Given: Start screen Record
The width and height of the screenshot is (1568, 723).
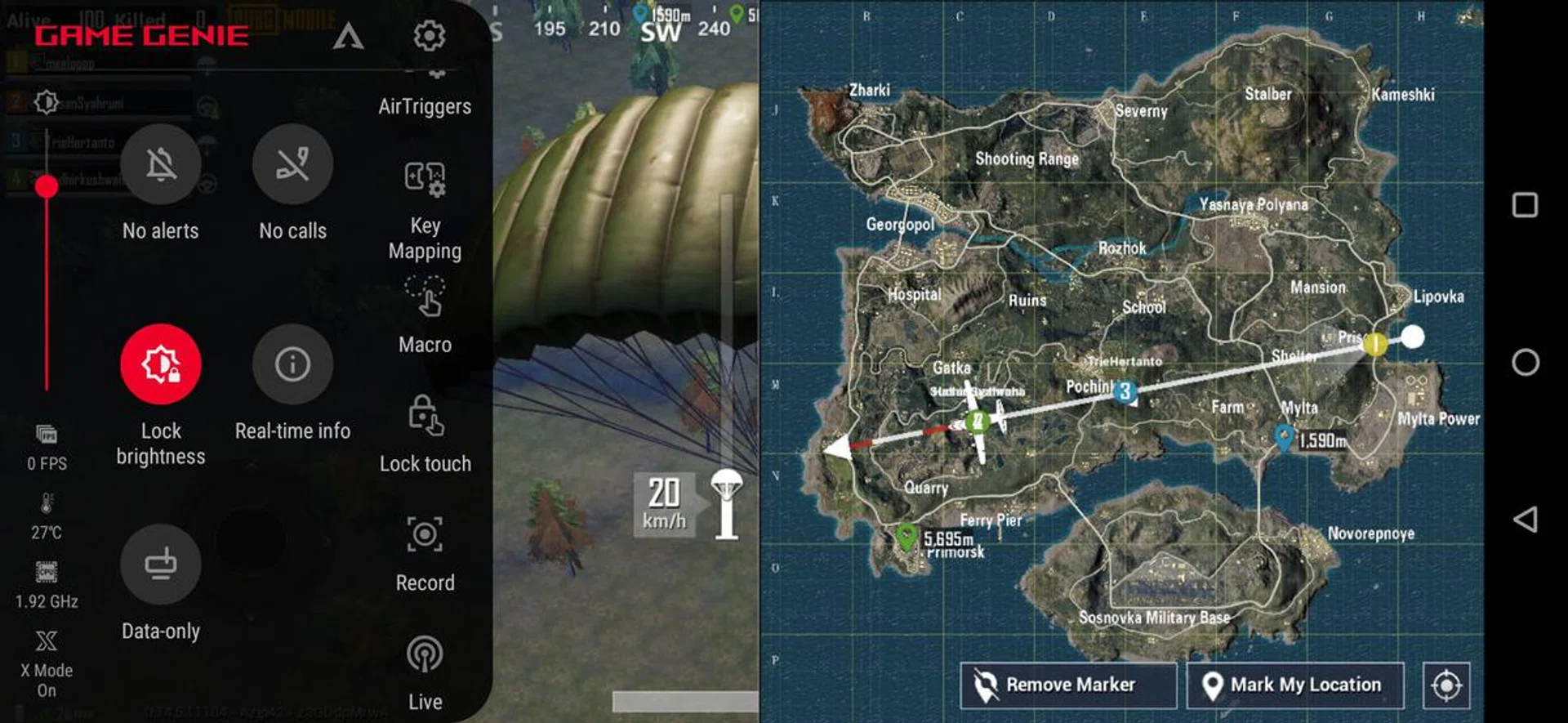Looking at the screenshot, I should (x=425, y=535).
